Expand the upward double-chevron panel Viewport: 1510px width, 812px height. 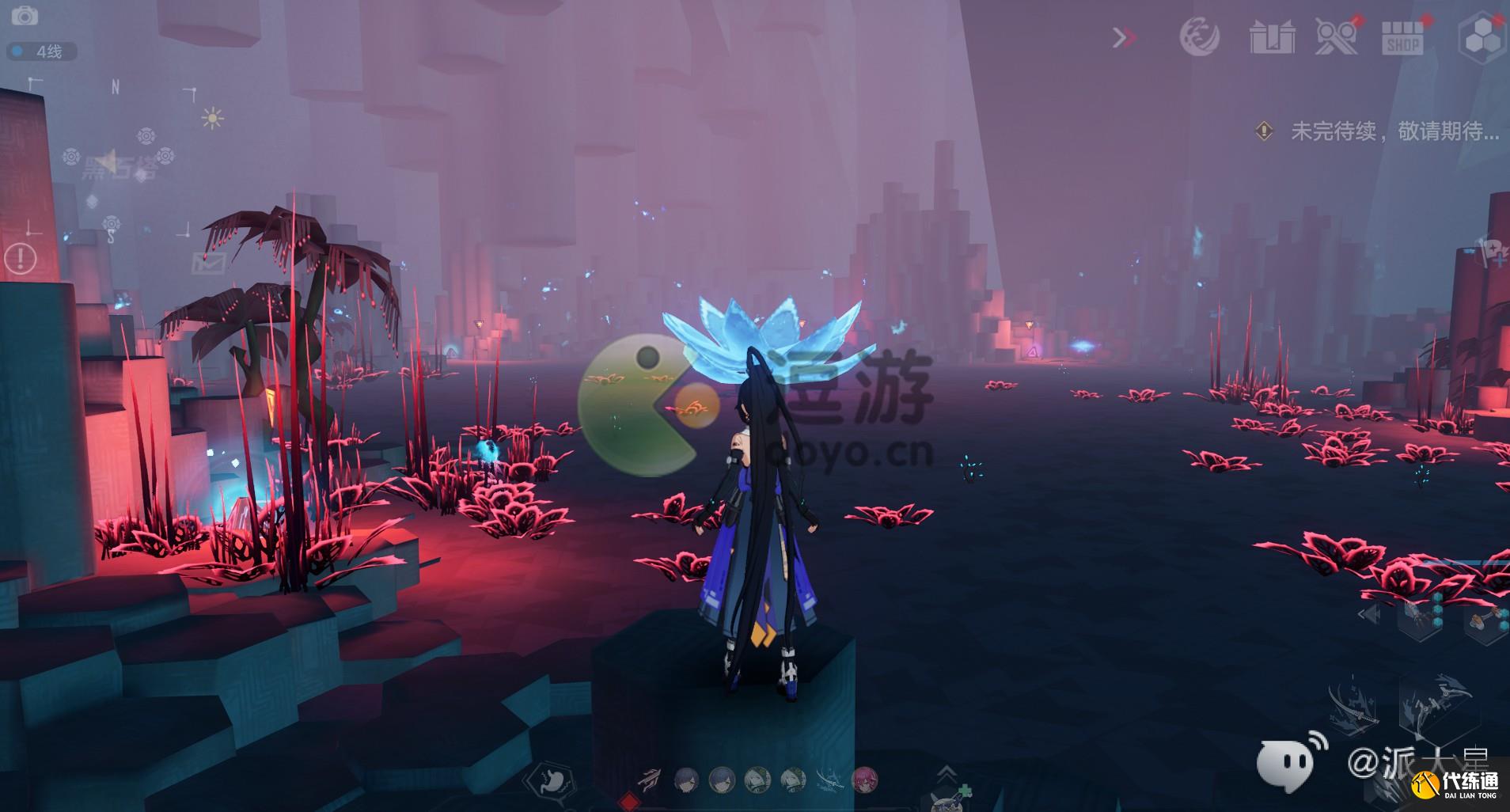pyautogui.click(x=947, y=772)
